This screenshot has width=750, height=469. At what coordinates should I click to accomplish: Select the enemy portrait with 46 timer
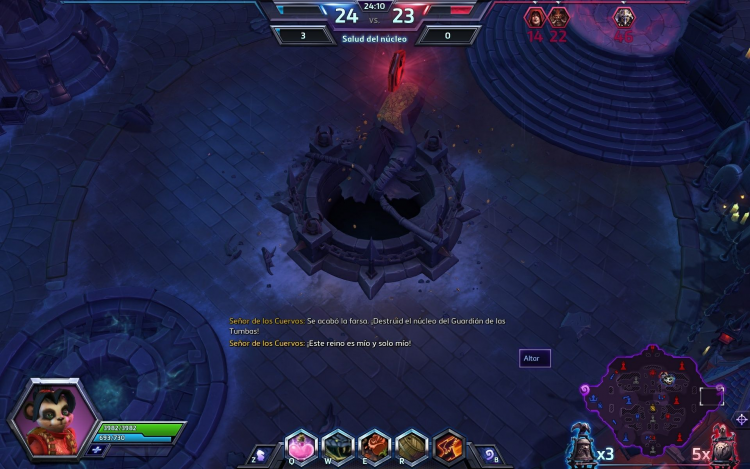coord(624,17)
